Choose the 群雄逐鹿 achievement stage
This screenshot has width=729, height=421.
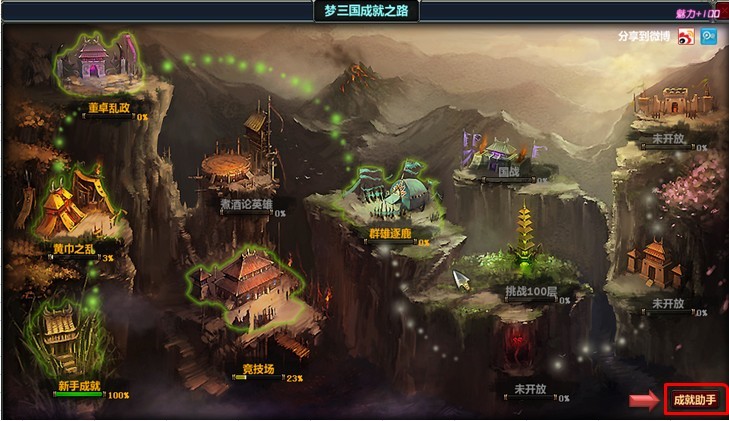tap(396, 195)
